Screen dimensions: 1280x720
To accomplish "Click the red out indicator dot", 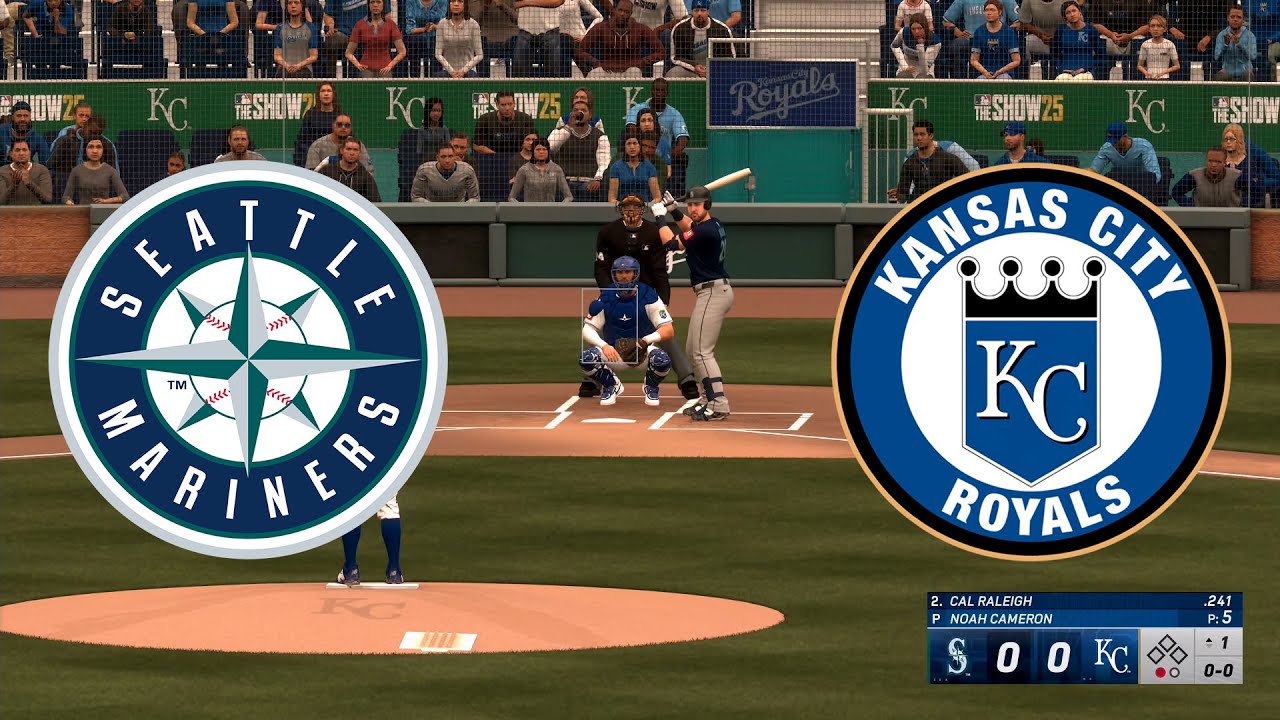I will pos(1160,673).
